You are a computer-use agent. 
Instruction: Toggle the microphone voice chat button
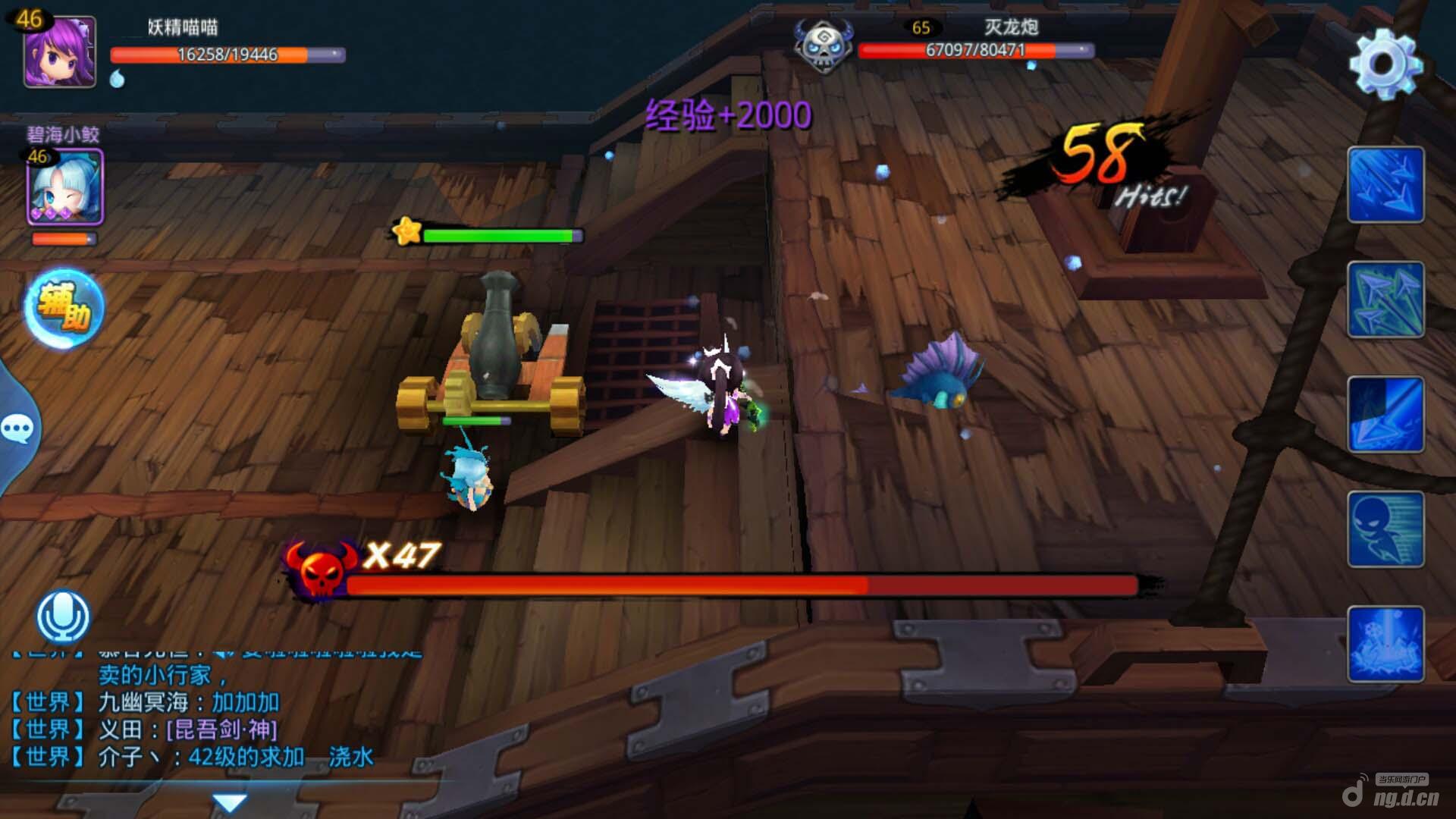click(x=63, y=617)
